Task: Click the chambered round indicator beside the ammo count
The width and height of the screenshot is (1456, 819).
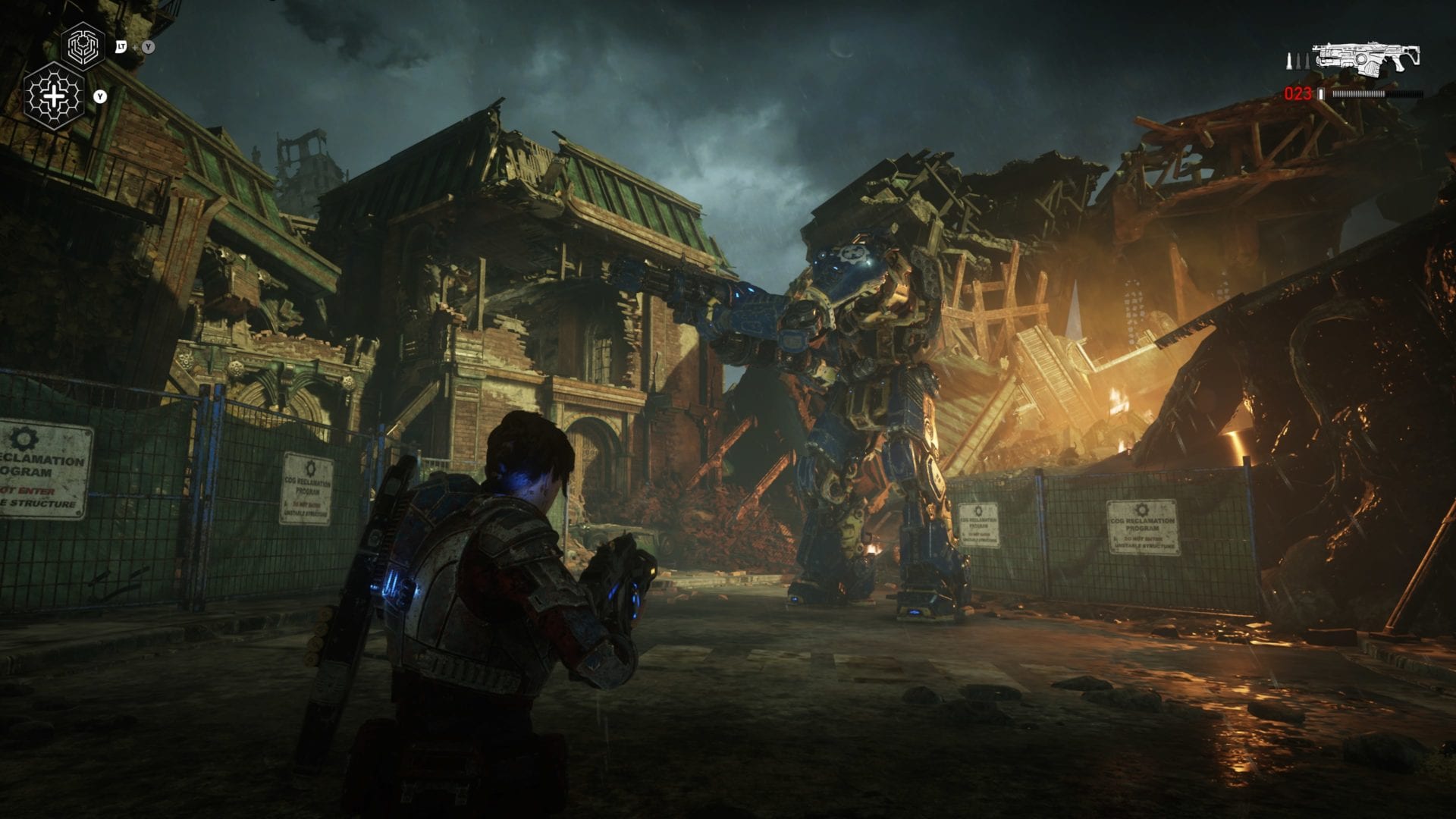Action: coord(1323,94)
